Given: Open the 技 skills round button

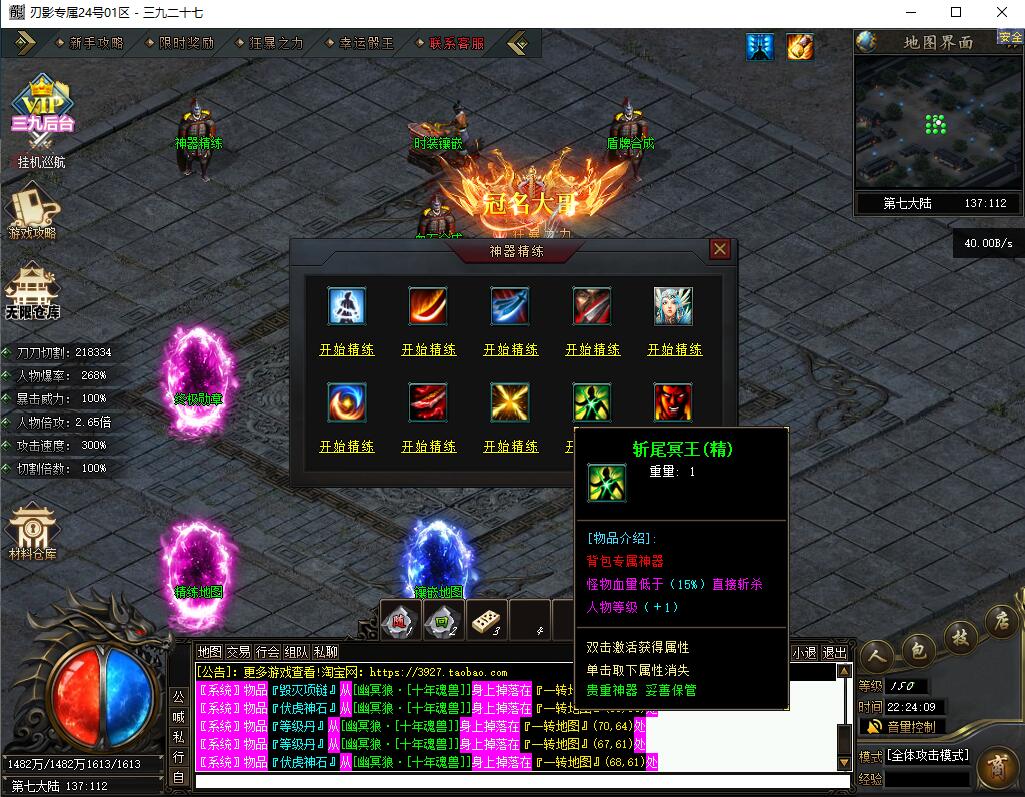Looking at the screenshot, I should coord(959,636).
